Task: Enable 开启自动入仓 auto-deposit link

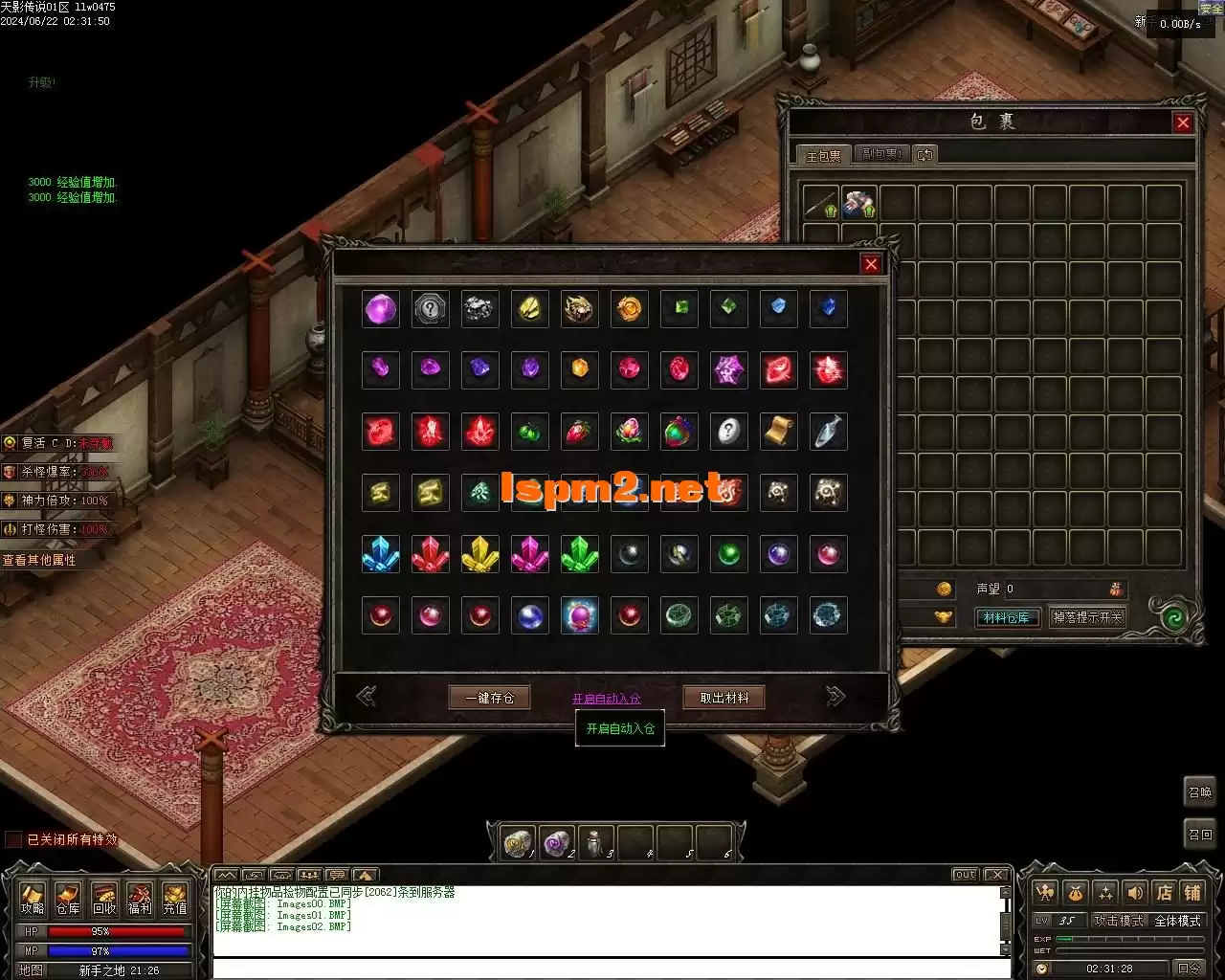Action: tap(607, 699)
